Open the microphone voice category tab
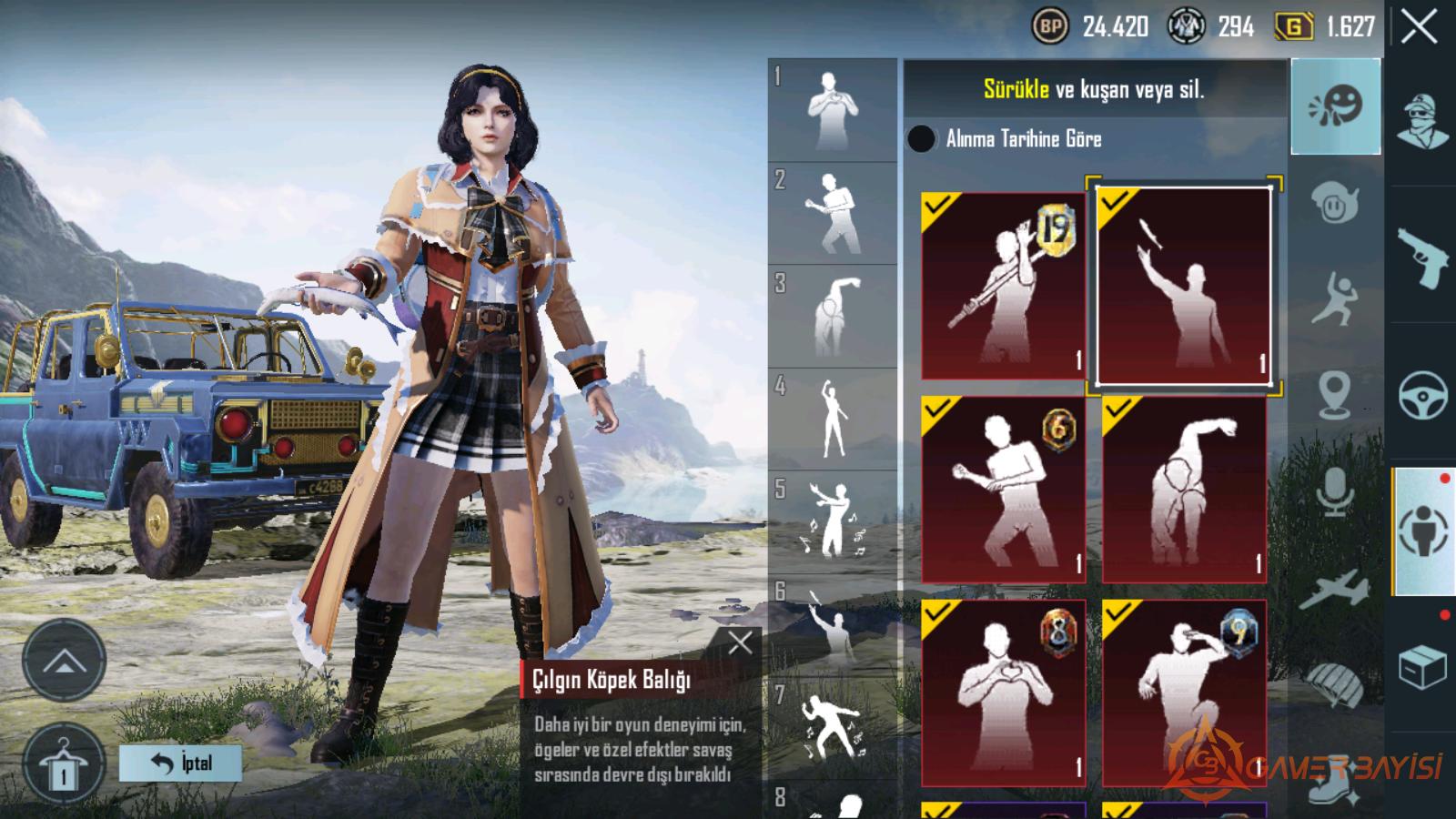1456x819 pixels. [1335, 492]
